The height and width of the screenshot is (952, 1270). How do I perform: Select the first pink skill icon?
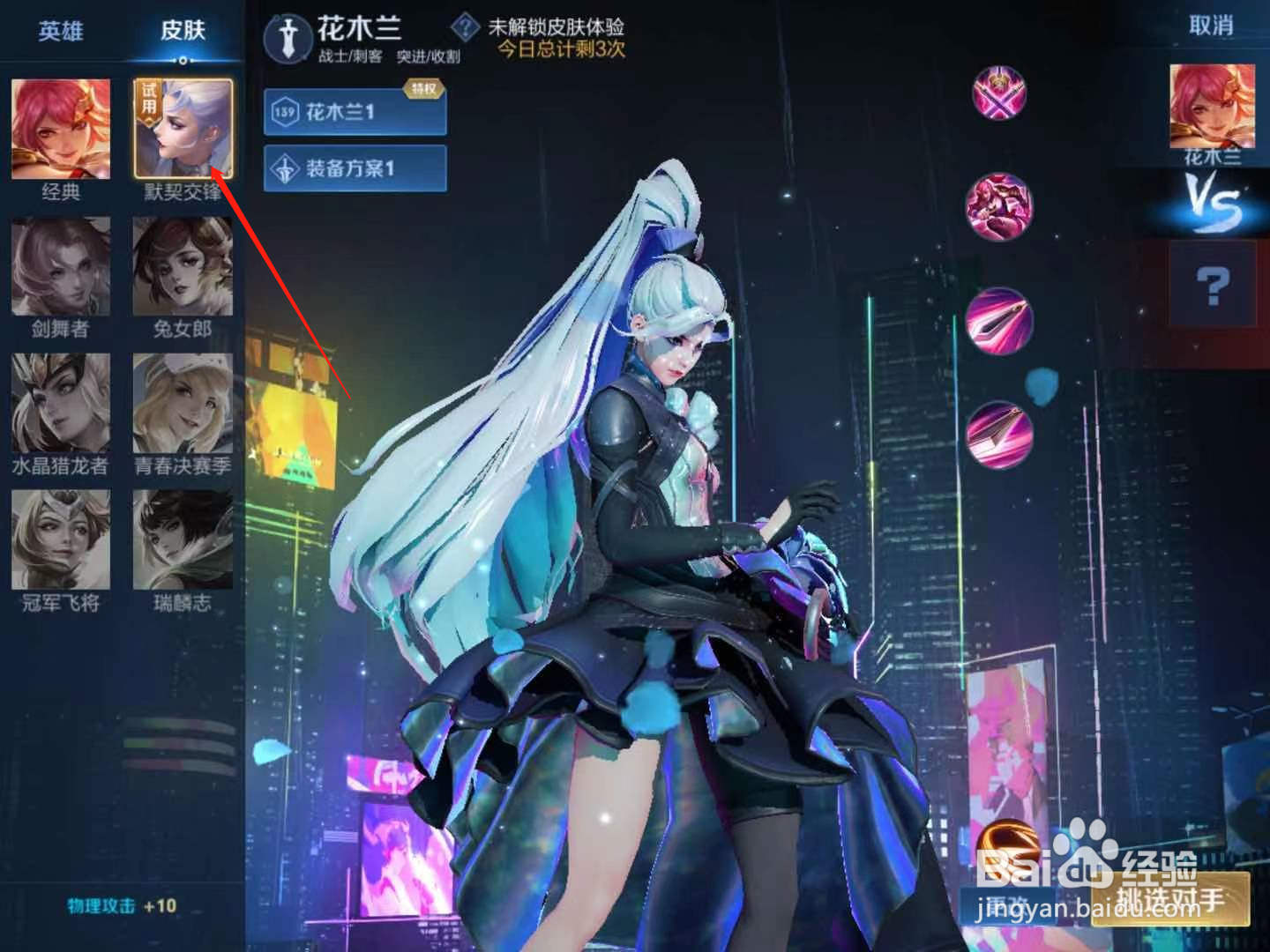pos(999,92)
